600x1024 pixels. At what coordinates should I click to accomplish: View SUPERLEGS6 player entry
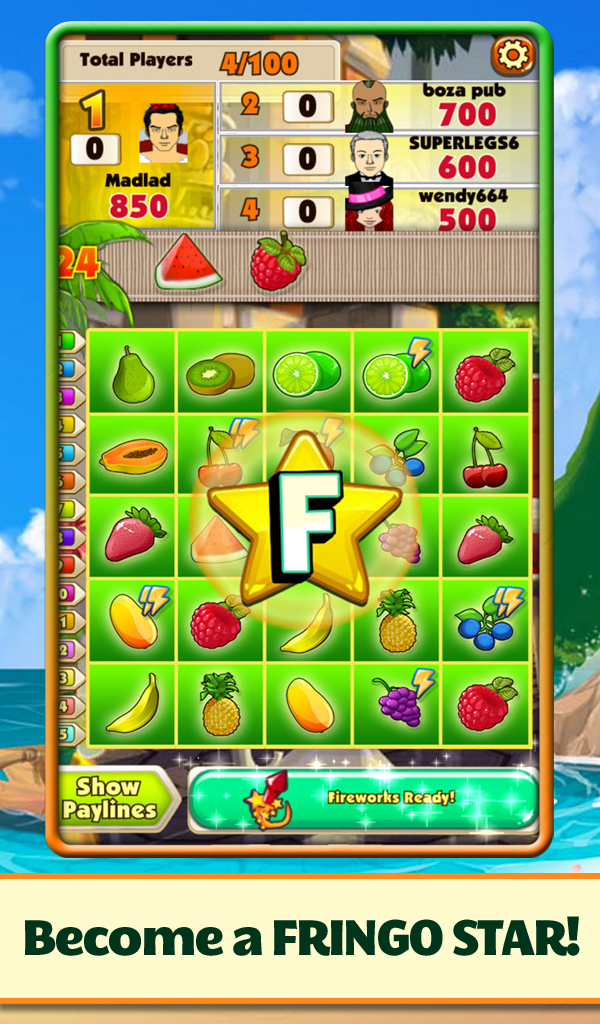tap(378, 158)
